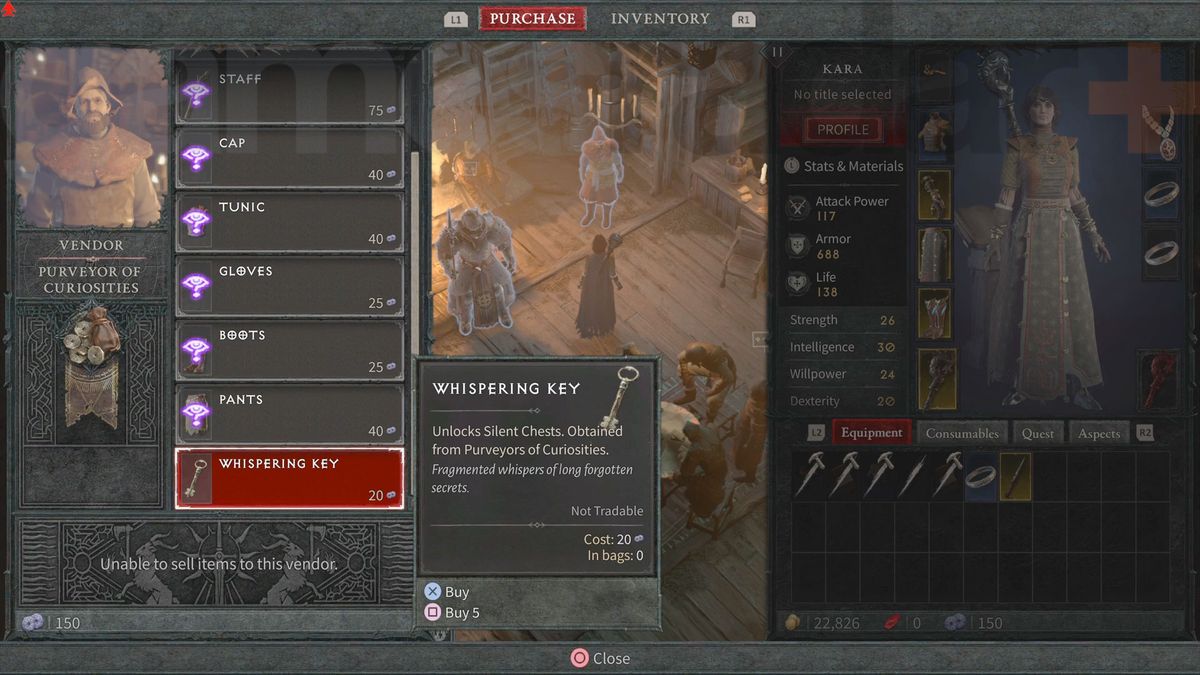This screenshot has width=1200, height=675.
Task: Show the Equipment inventory tab
Action: click(x=871, y=433)
